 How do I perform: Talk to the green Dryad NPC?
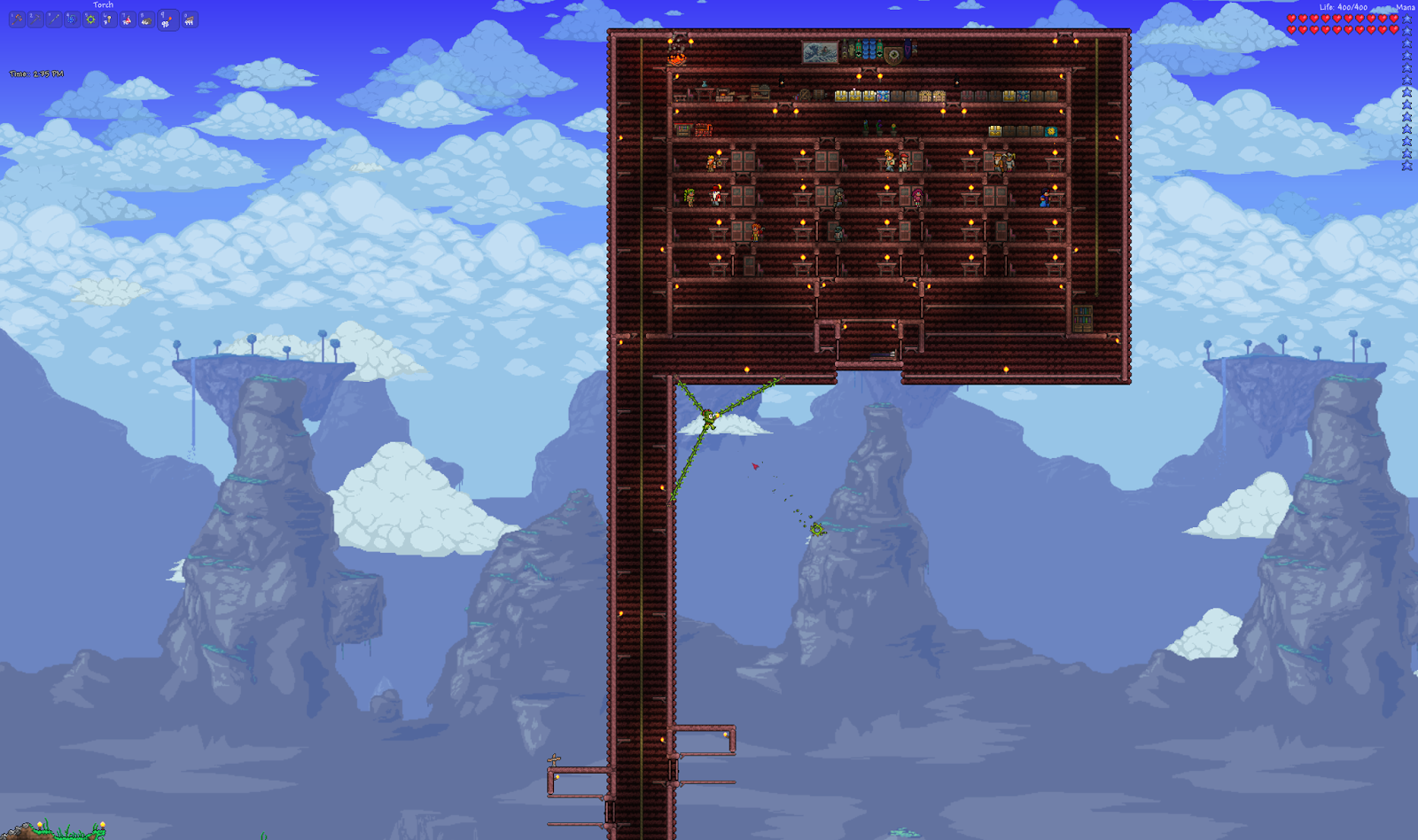point(690,197)
